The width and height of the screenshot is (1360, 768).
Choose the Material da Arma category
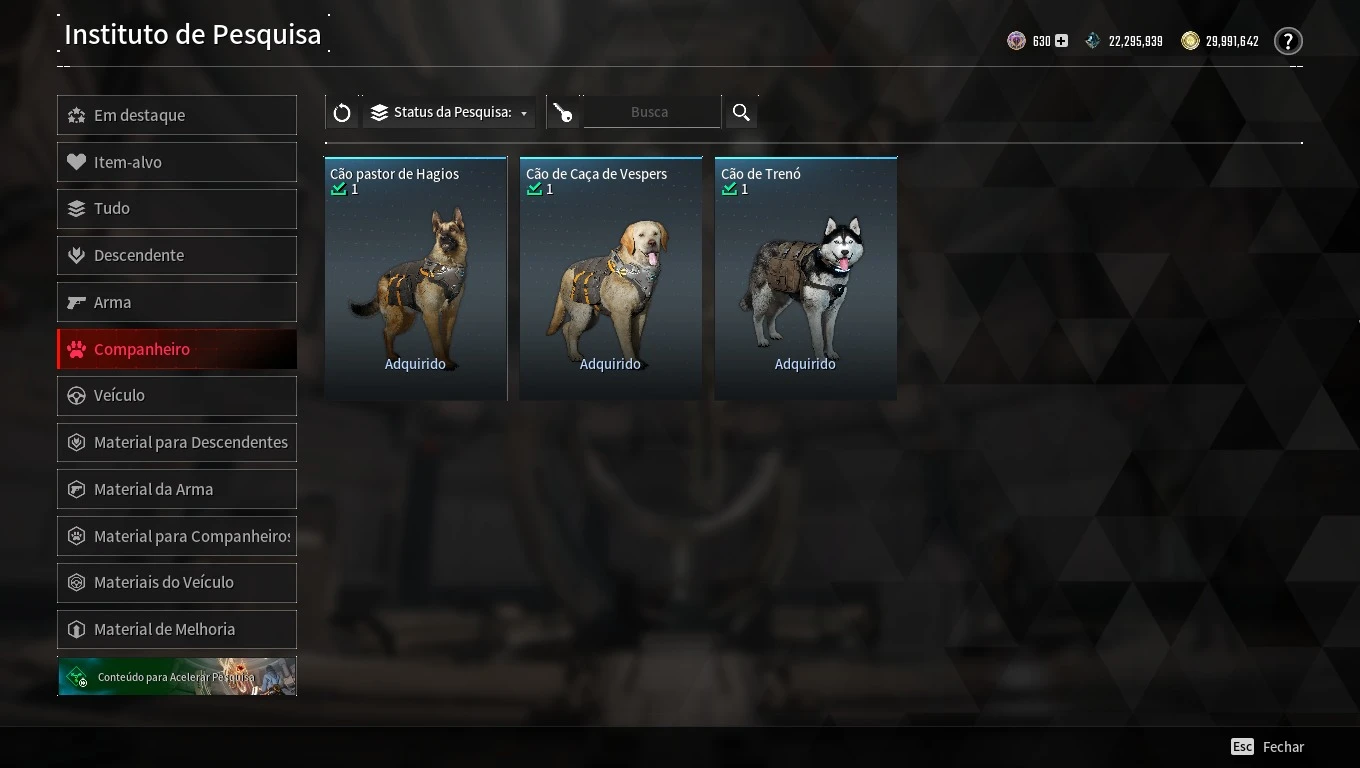pyautogui.click(x=177, y=489)
